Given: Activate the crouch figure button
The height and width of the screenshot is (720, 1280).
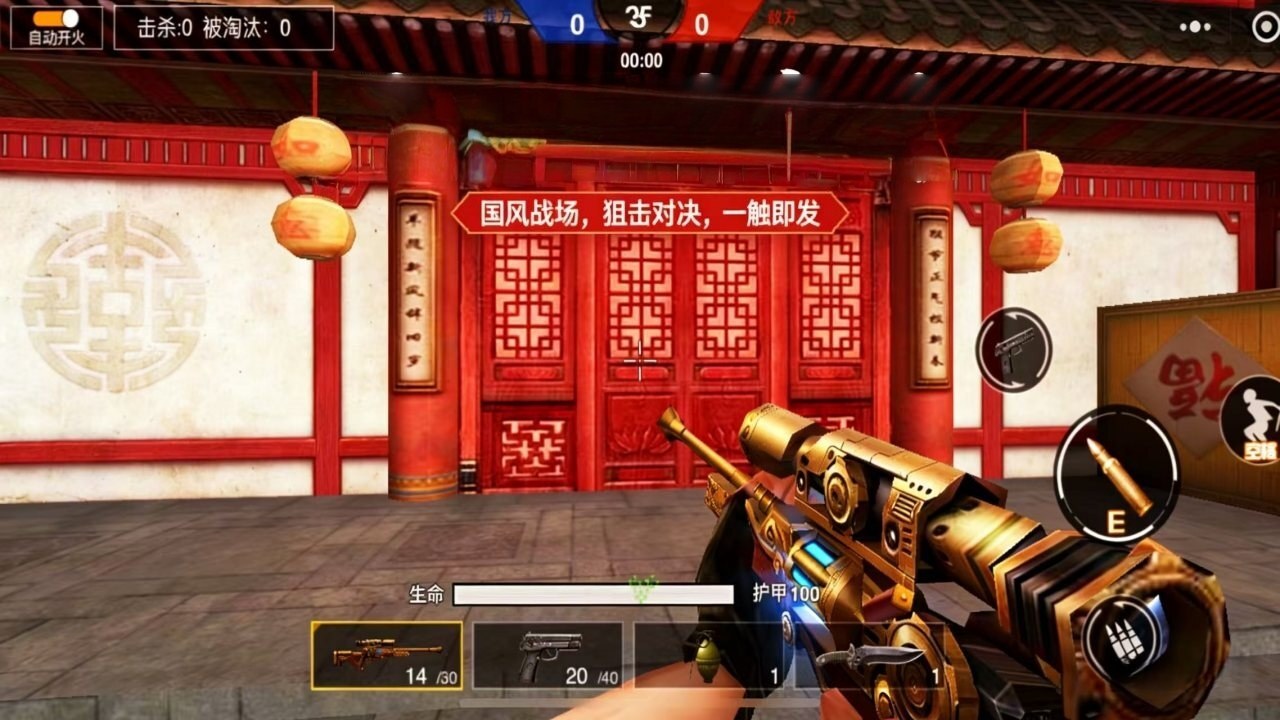Looking at the screenshot, I should pyautogui.click(x=1254, y=420).
